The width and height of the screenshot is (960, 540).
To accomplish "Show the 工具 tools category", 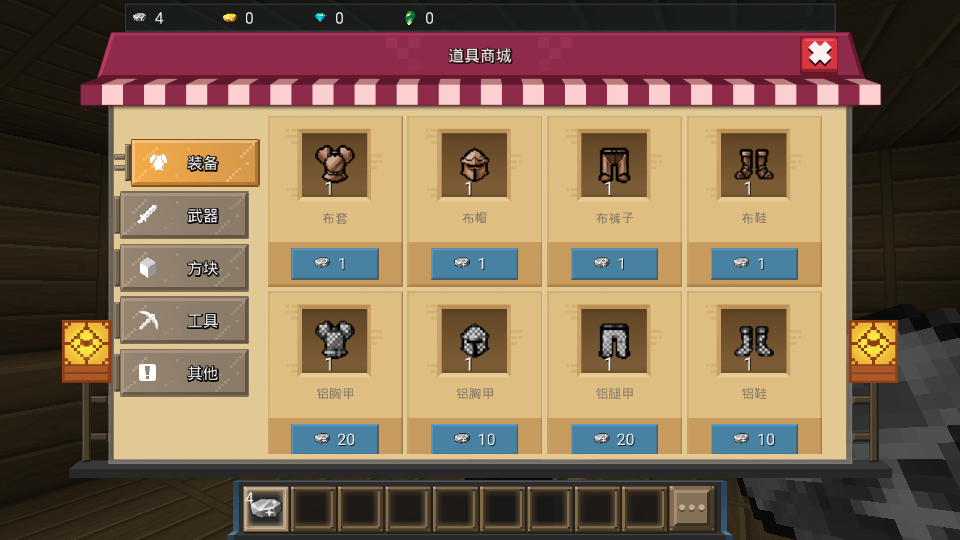I will 184,321.
